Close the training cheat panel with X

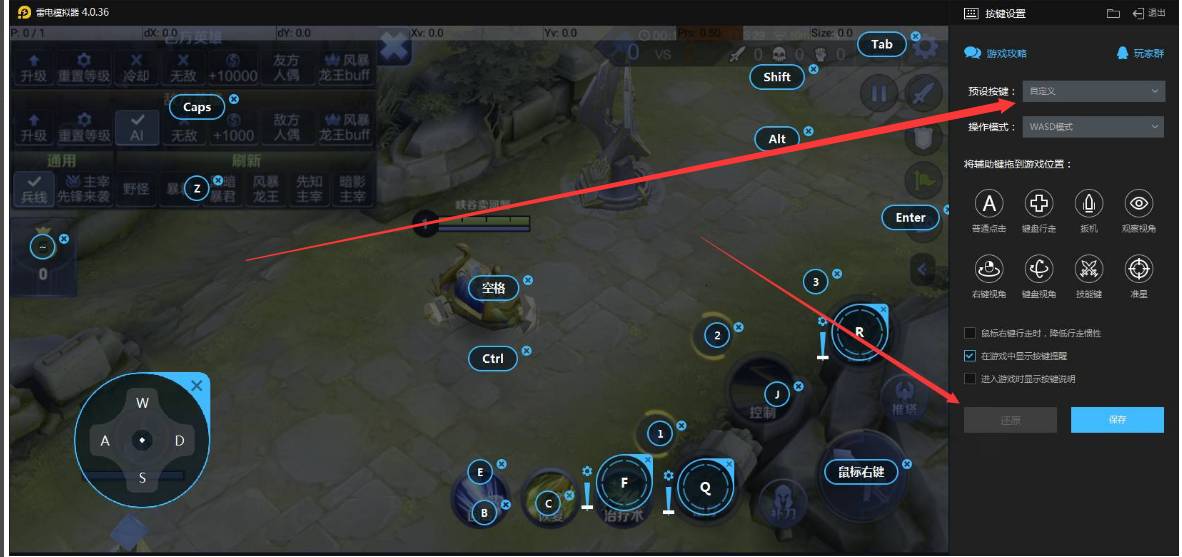[395, 46]
